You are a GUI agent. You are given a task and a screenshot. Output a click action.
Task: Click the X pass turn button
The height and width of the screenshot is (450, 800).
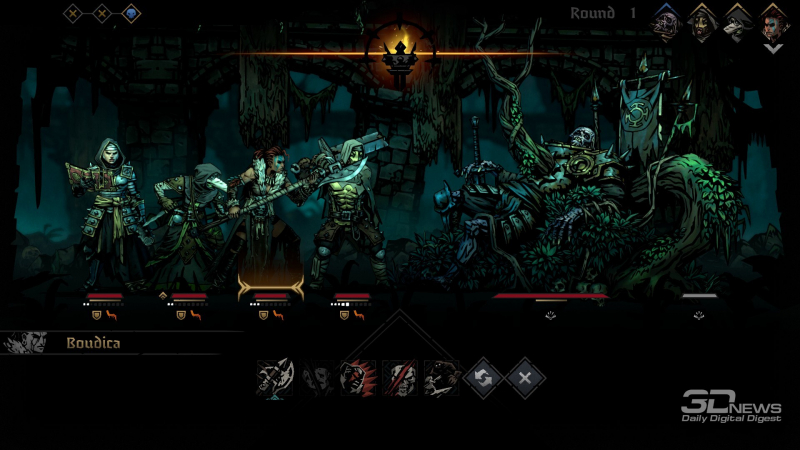pos(525,378)
